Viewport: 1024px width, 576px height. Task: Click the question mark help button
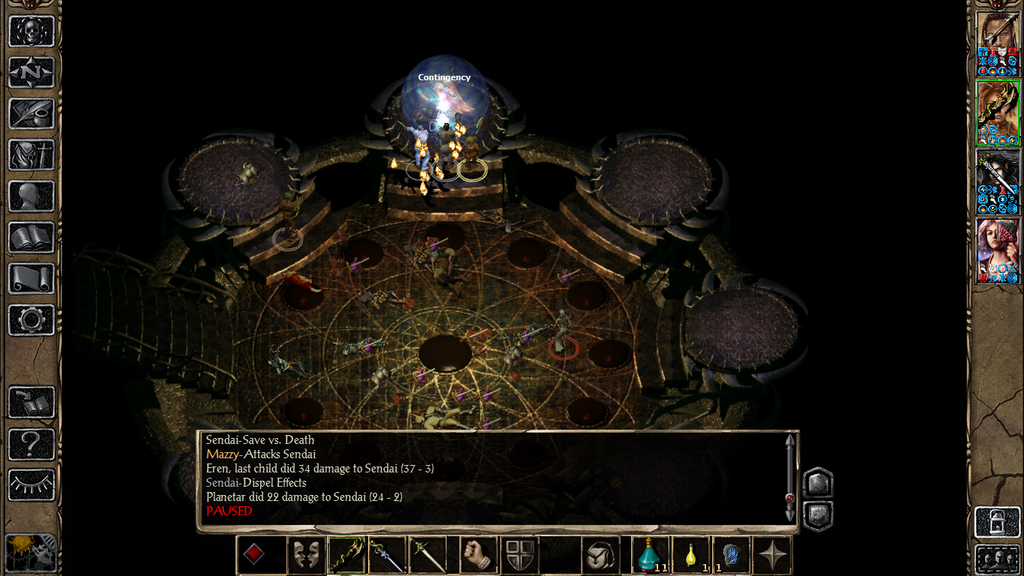click(31, 444)
